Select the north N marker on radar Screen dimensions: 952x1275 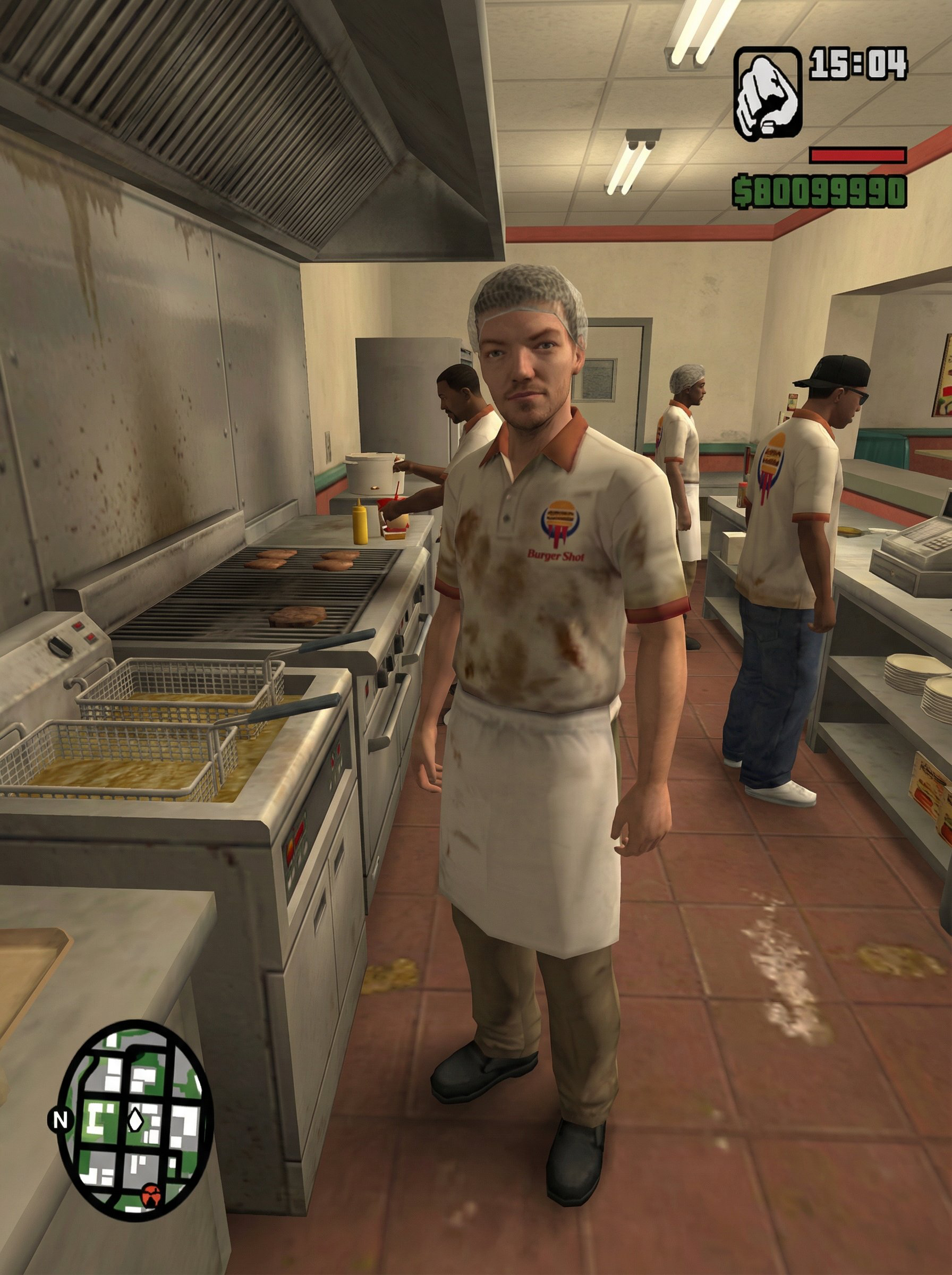[x=60, y=1120]
